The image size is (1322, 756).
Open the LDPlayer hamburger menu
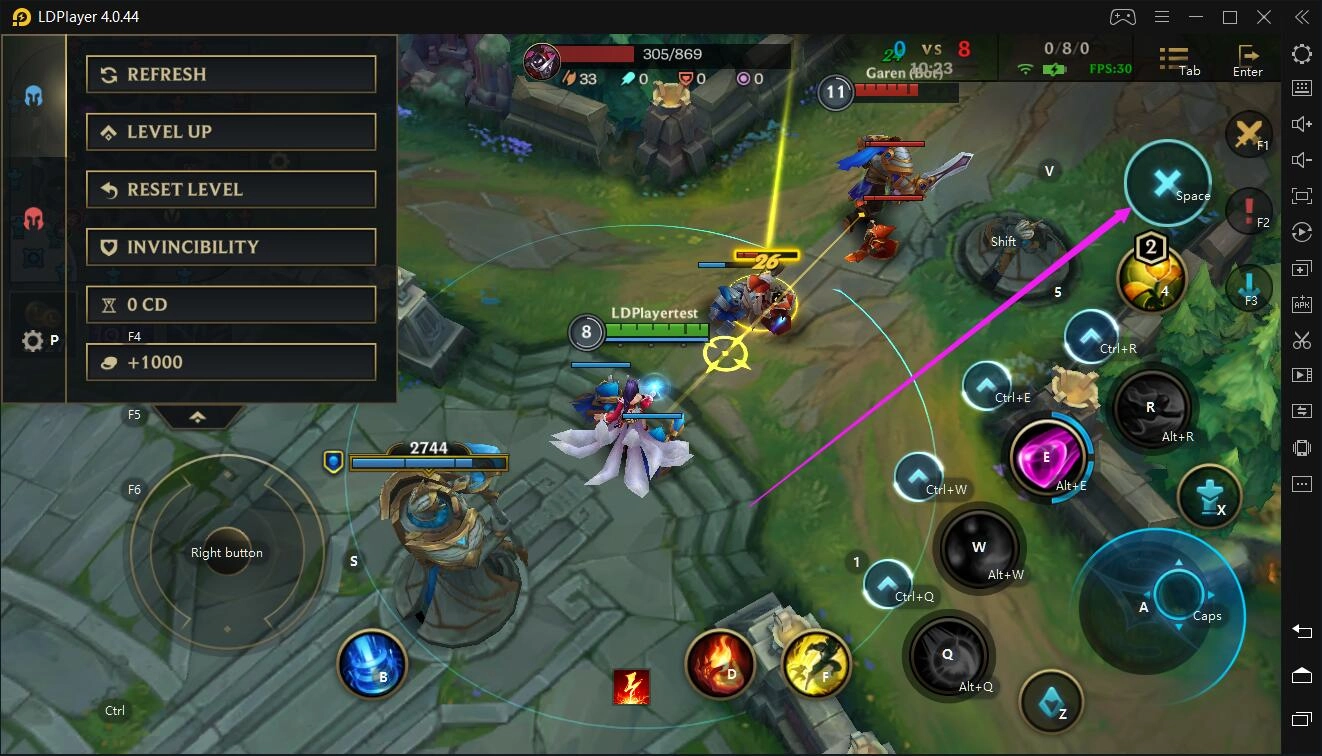coord(1162,17)
